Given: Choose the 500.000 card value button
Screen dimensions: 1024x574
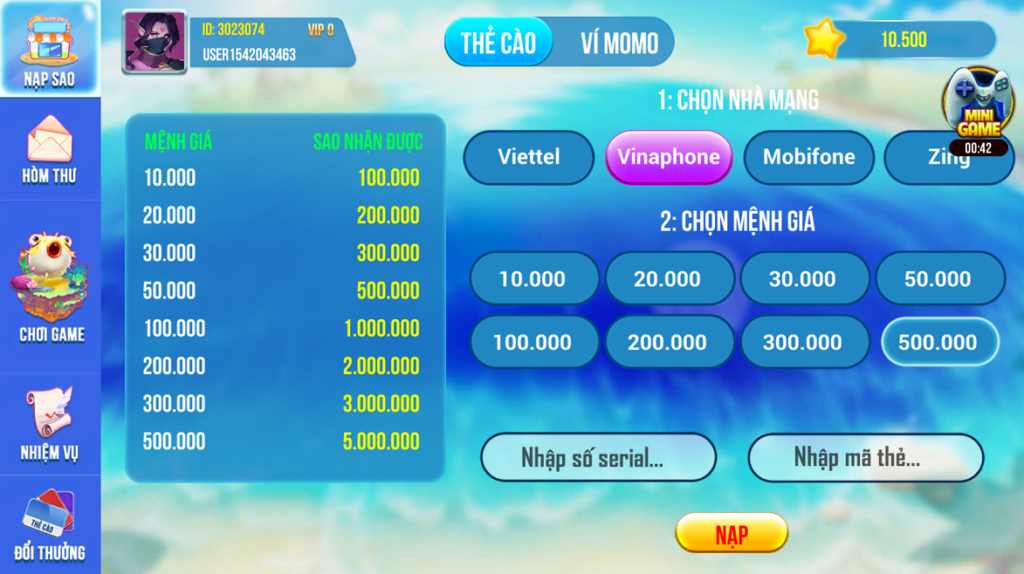Looking at the screenshot, I should 938,342.
